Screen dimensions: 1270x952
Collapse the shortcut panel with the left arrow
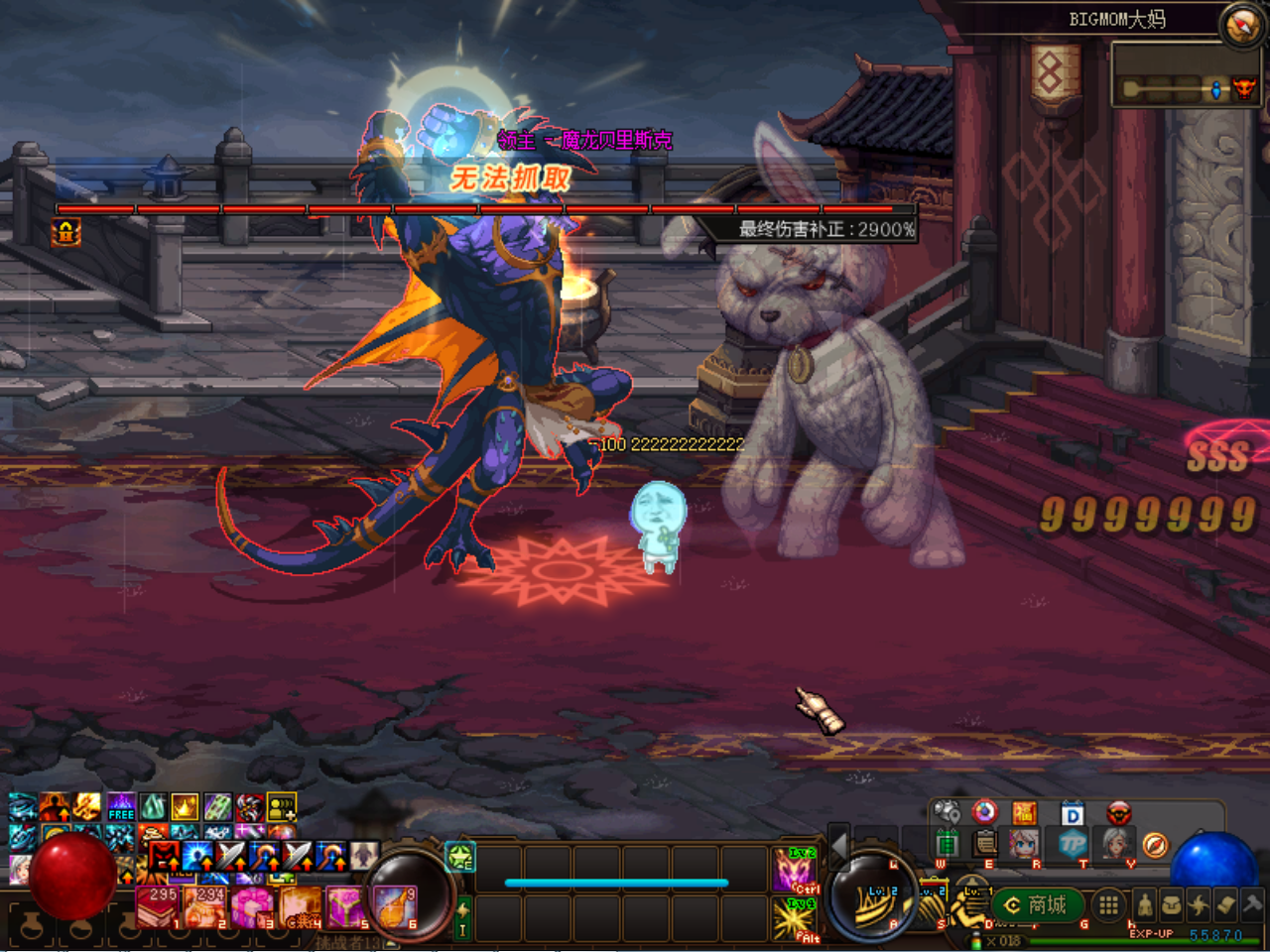(x=839, y=846)
